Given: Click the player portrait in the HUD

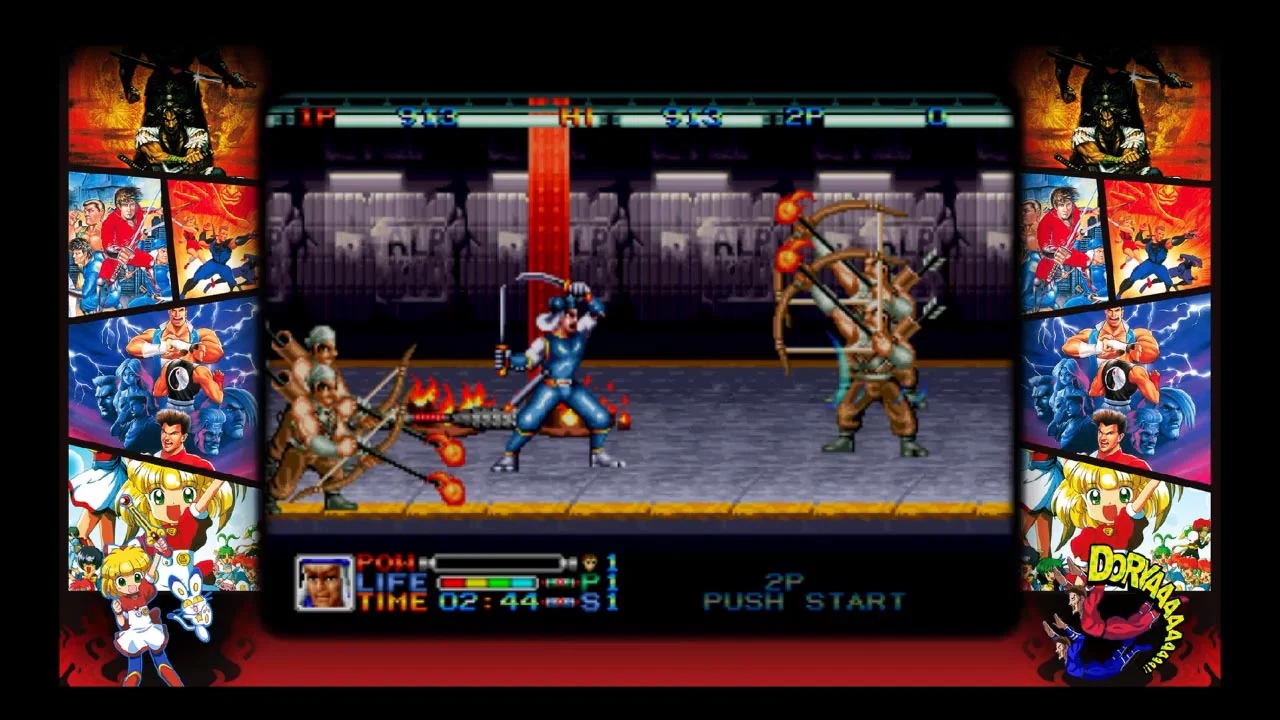Looking at the screenshot, I should point(324,582).
